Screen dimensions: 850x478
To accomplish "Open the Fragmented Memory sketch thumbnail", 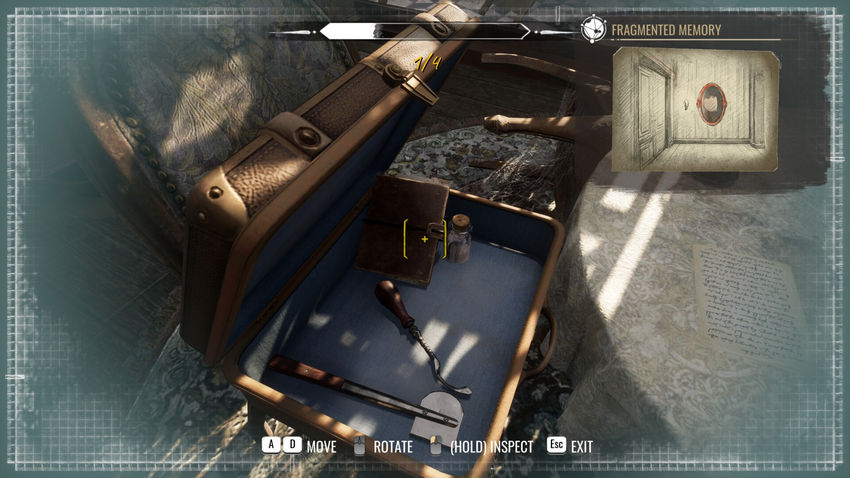I will [695, 108].
